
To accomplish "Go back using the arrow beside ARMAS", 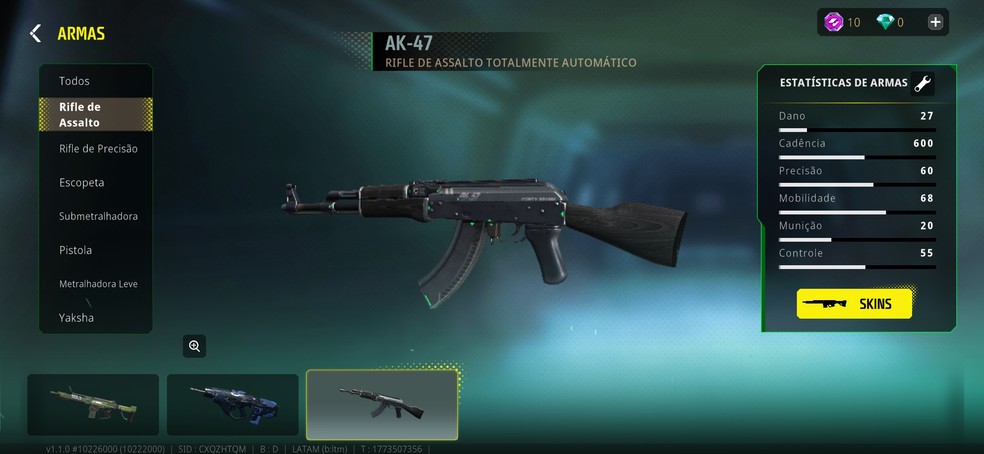I will (x=35, y=33).
